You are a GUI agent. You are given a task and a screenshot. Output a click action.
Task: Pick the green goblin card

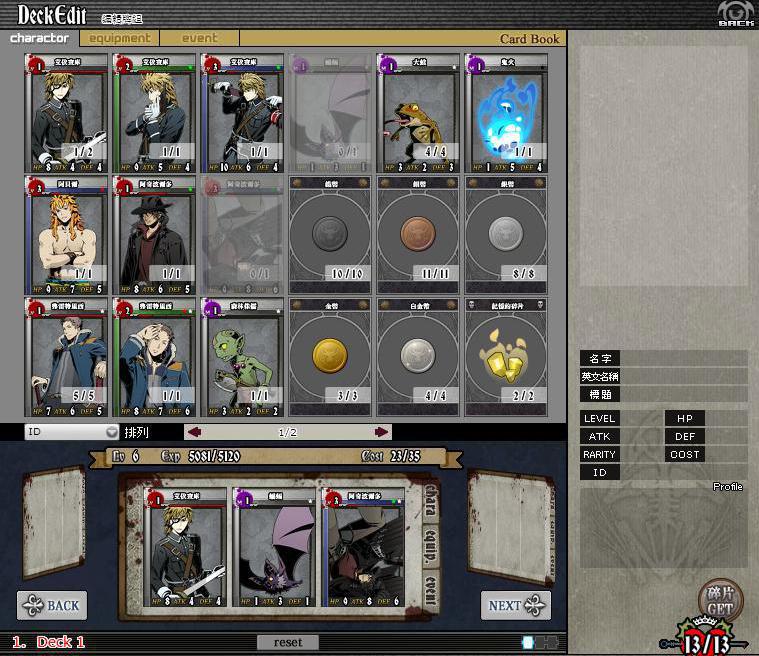(242, 357)
